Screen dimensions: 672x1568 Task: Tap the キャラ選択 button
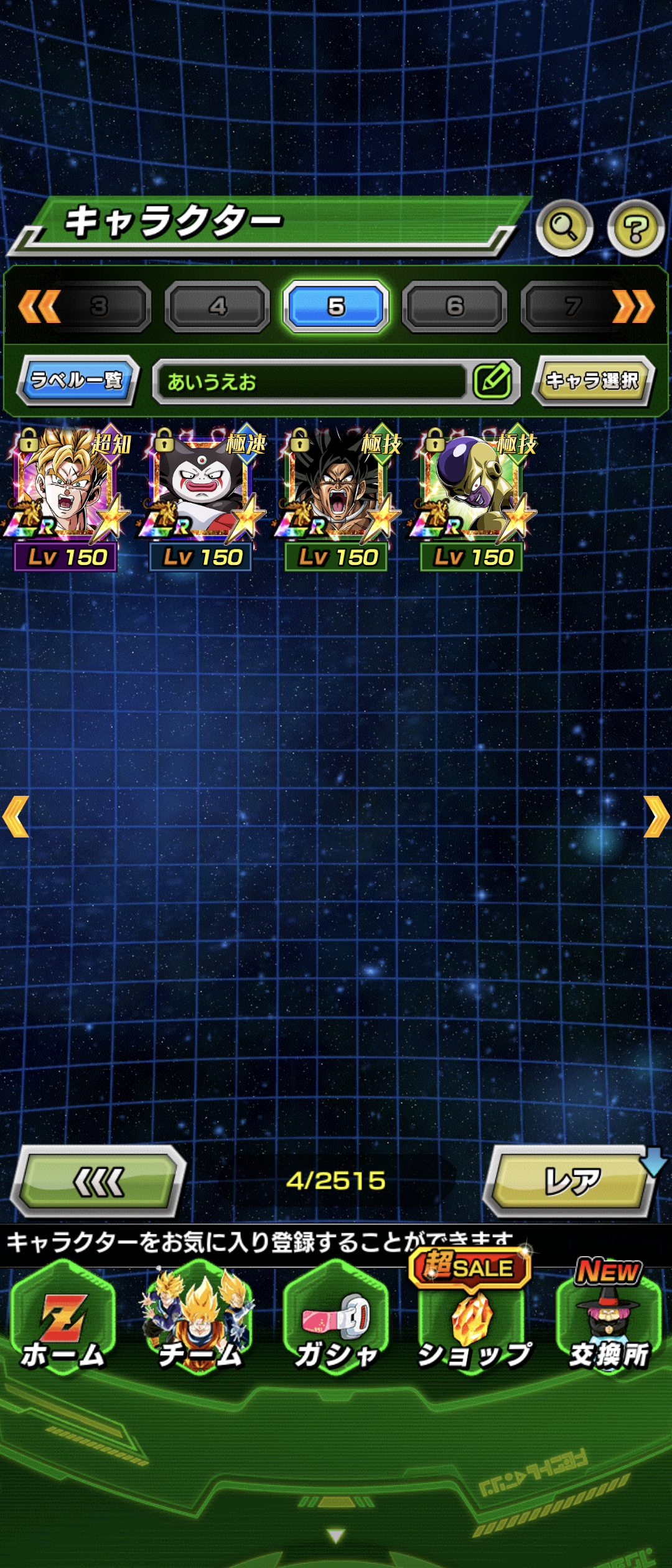pyautogui.click(x=592, y=380)
